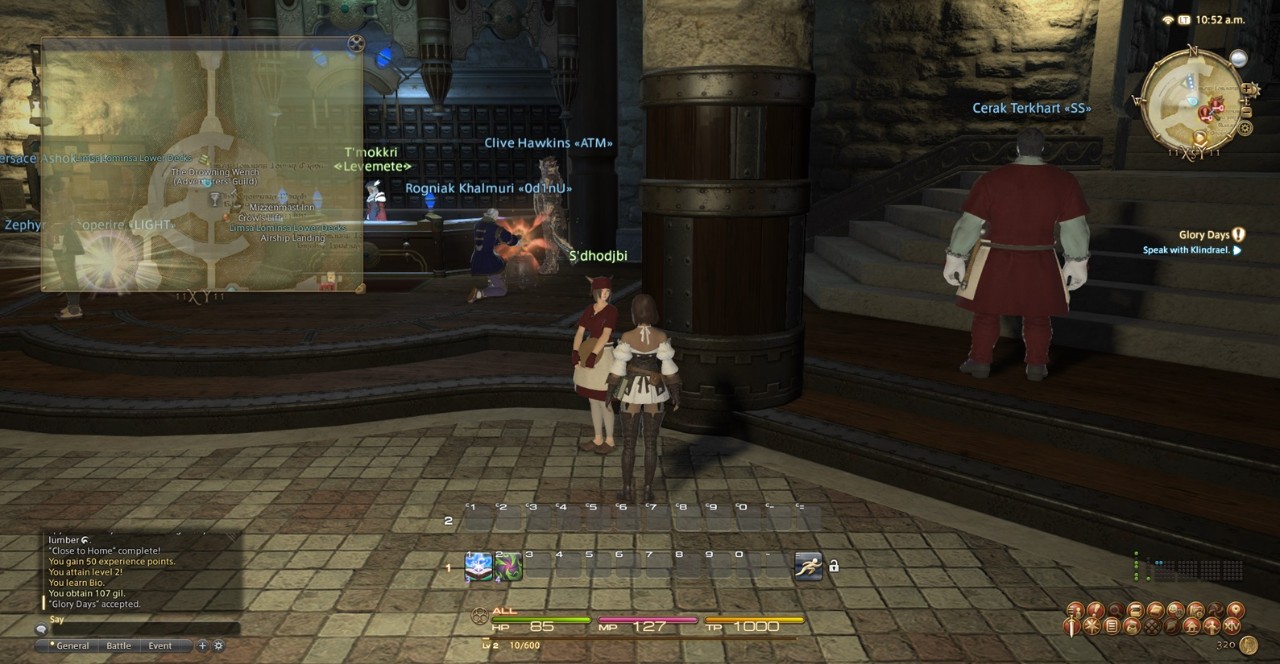Image resolution: width=1280 pixels, height=664 pixels.
Task: Toggle the hotbar padlock
Action: [834, 566]
